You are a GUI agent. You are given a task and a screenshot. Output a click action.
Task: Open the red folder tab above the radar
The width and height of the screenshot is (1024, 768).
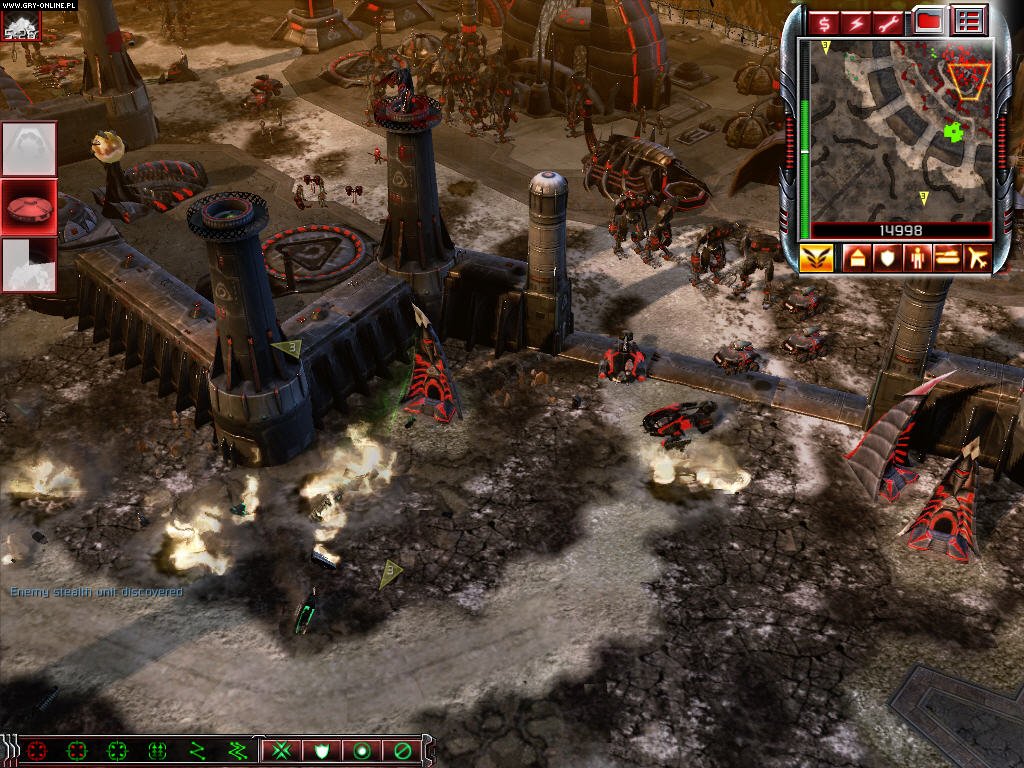(x=928, y=21)
